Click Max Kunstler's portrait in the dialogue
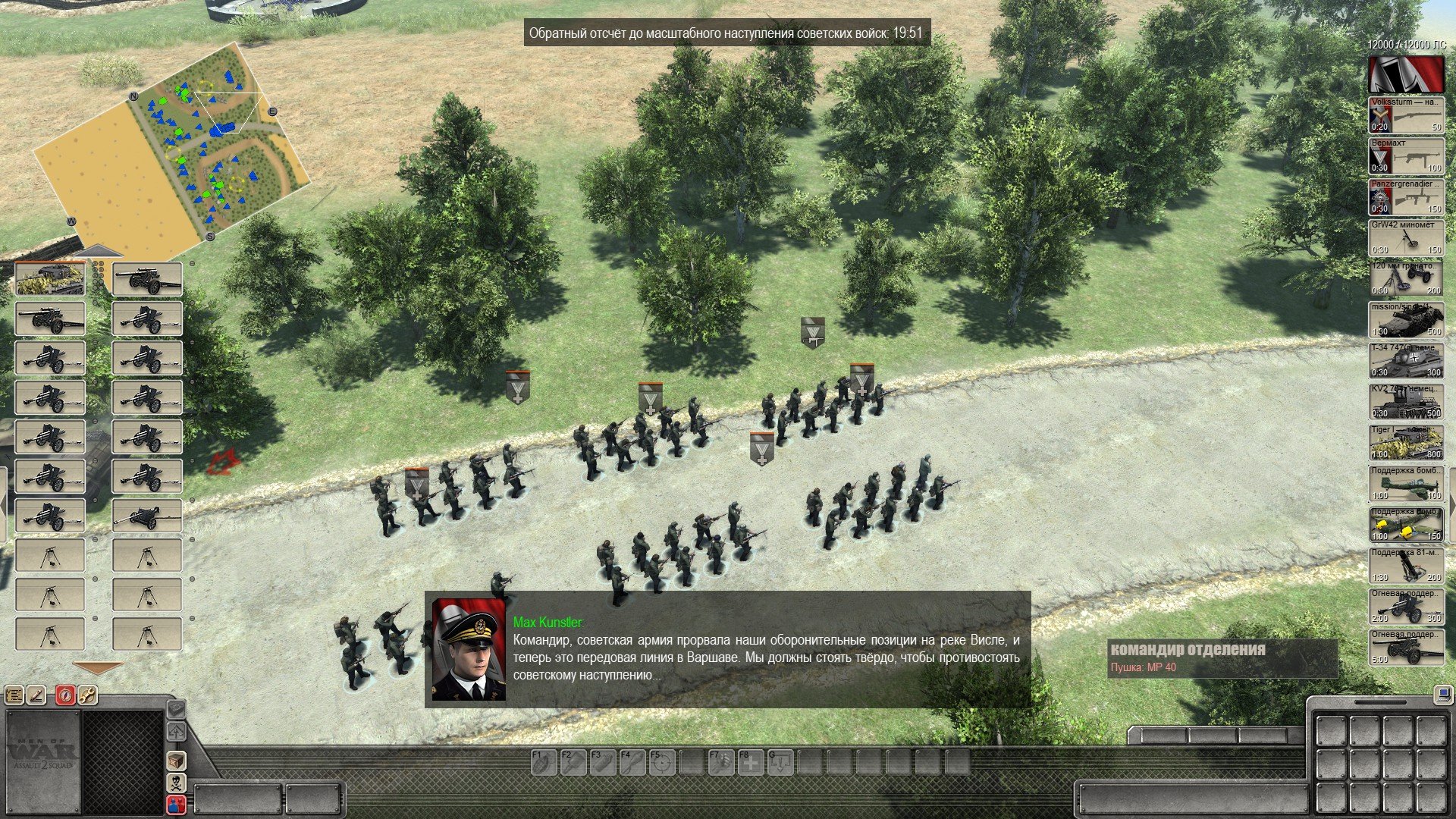 click(468, 650)
